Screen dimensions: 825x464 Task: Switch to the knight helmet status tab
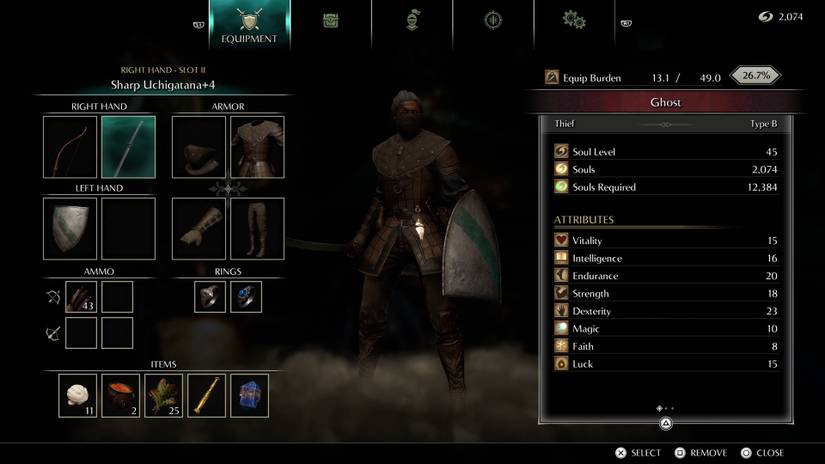click(x=411, y=21)
